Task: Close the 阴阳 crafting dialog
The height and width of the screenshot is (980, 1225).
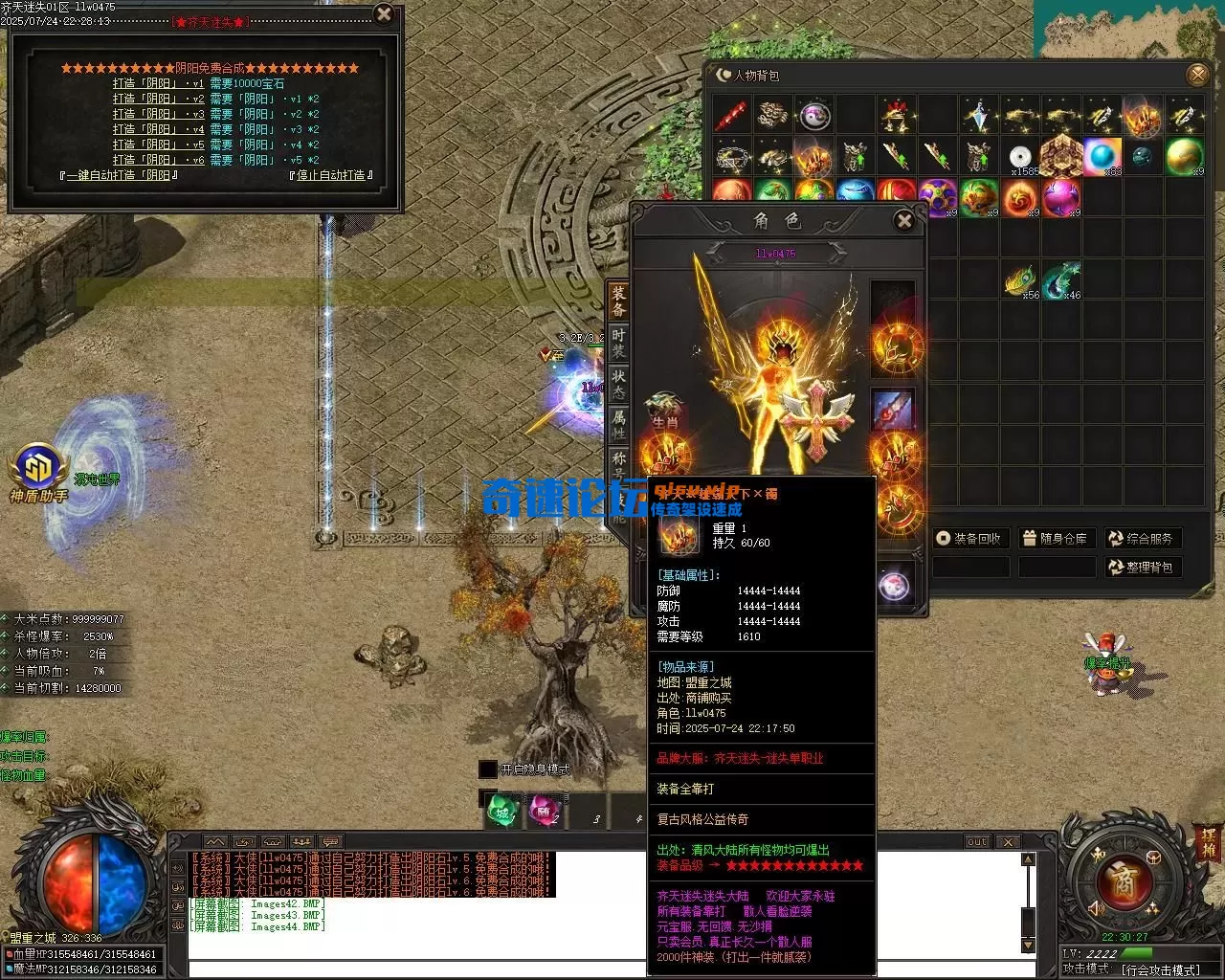Action: (x=384, y=14)
